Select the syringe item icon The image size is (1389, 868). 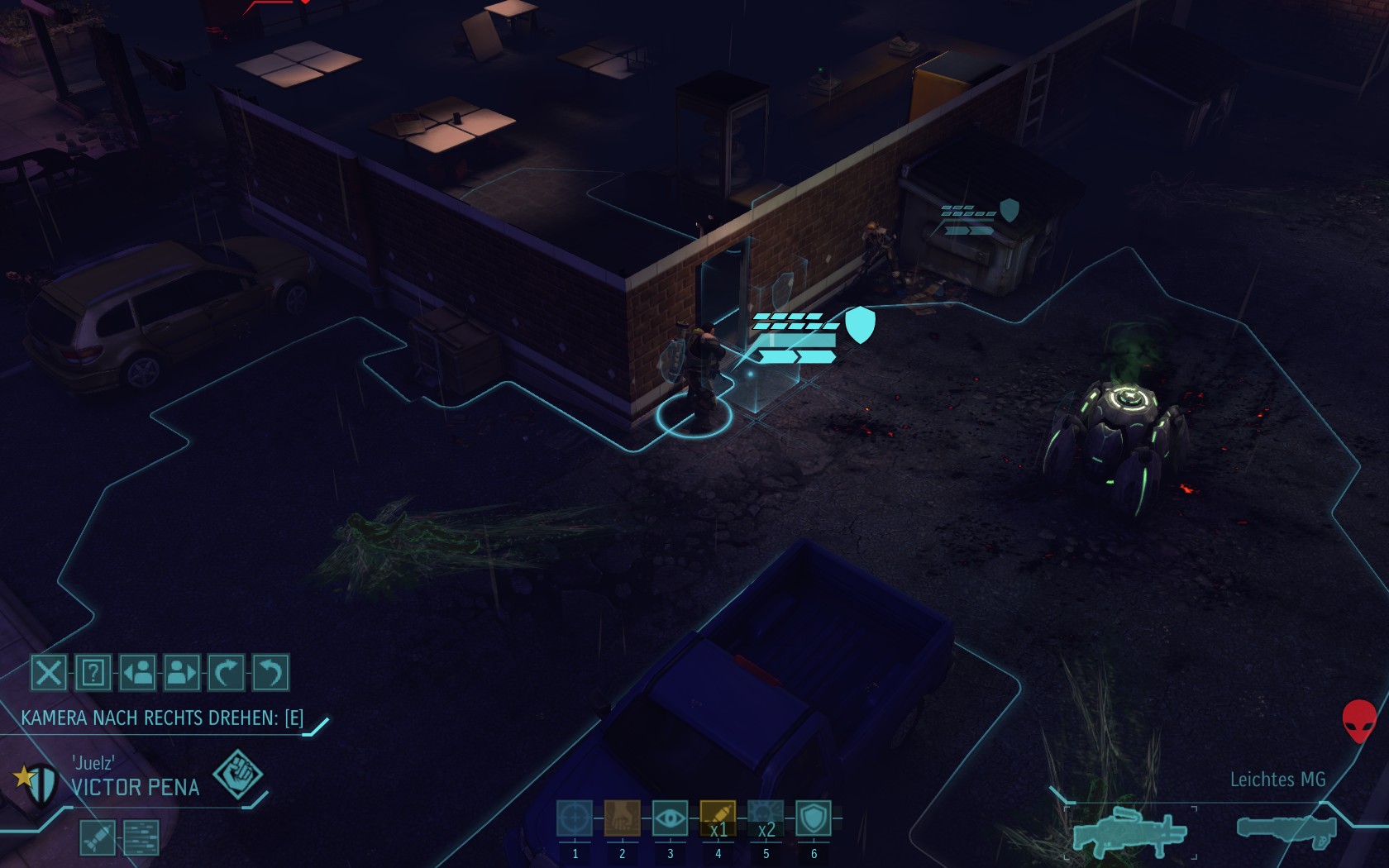[97, 837]
